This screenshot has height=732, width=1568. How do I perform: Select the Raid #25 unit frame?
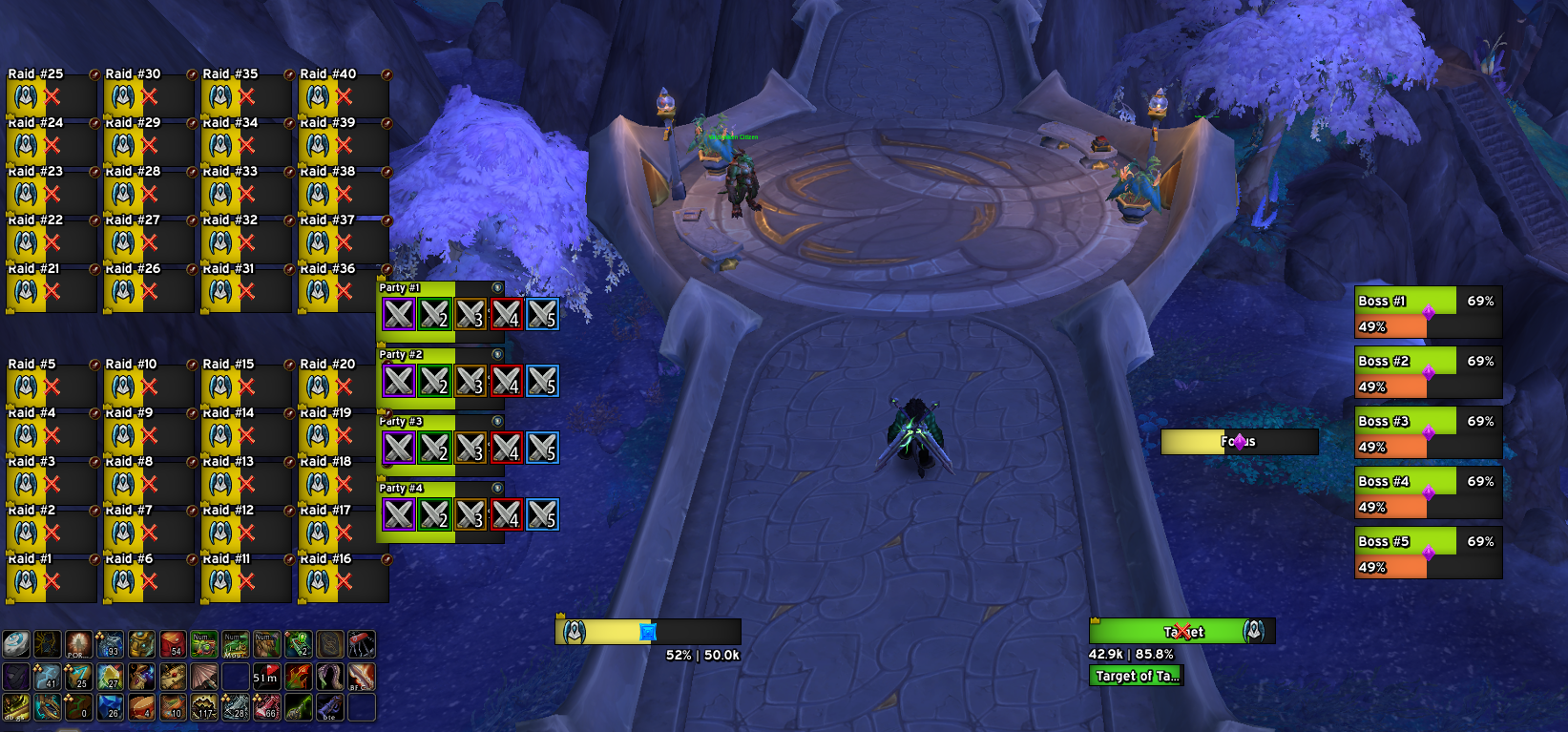(x=51, y=95)
